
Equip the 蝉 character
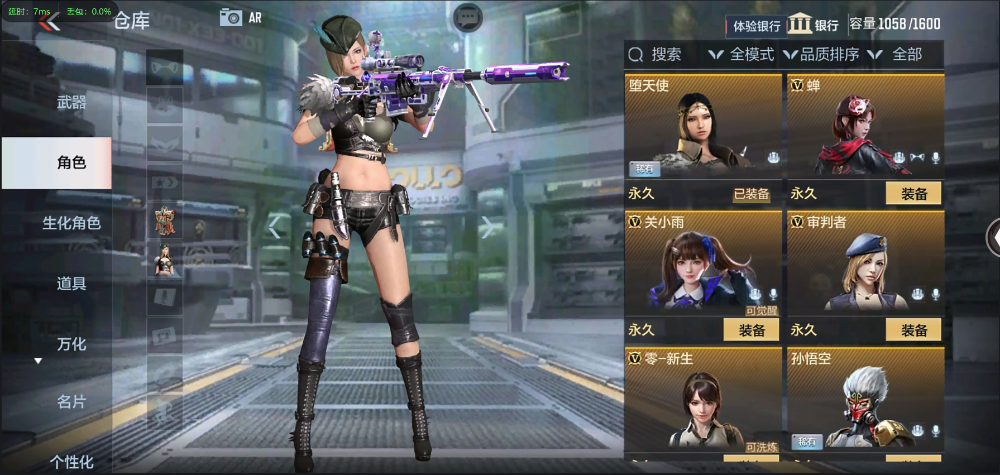coord(913,193)
